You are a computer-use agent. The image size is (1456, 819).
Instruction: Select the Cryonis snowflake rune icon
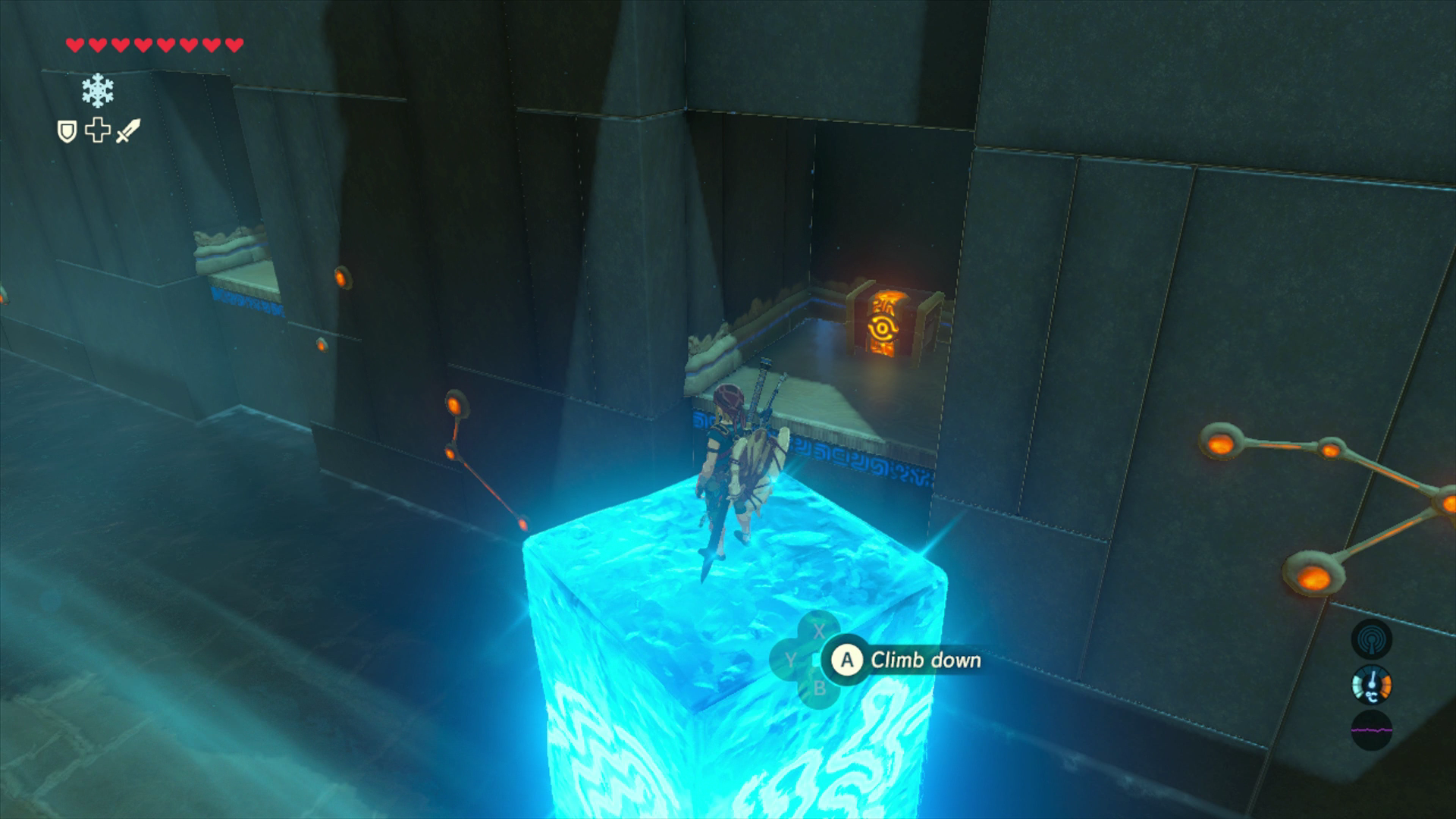pos(97,90)
